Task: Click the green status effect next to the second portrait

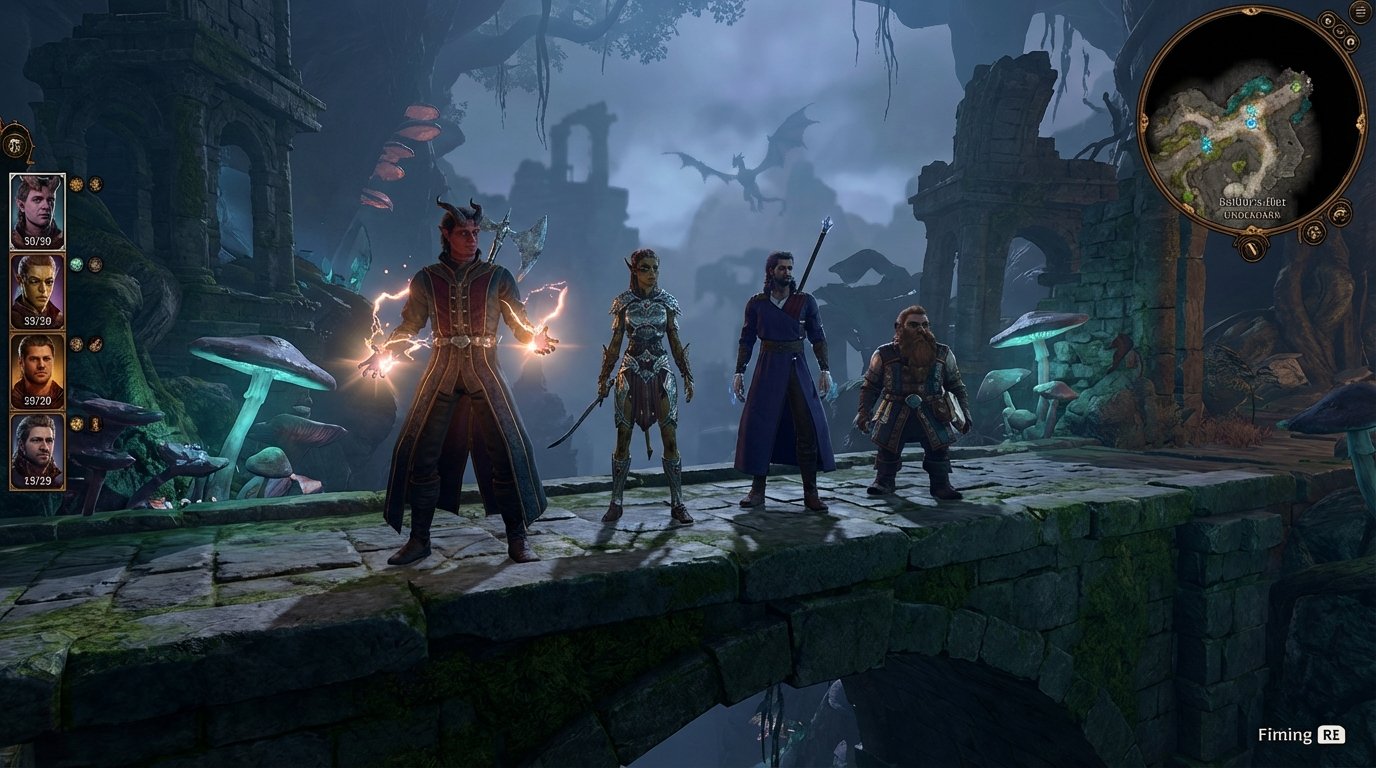Action: tap(77, 262)
